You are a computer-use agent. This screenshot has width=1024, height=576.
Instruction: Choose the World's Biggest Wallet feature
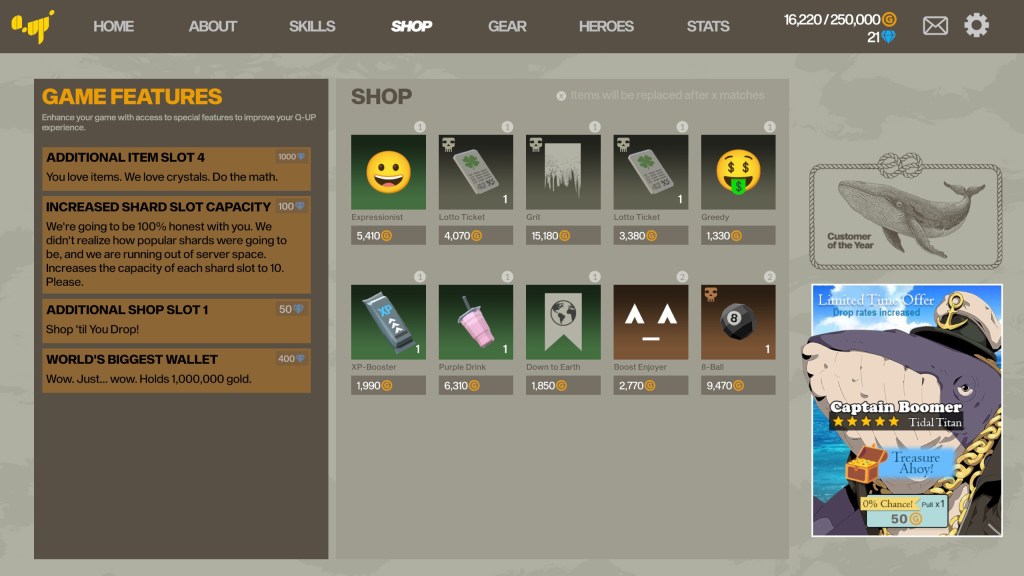click(x=176, y=370)
